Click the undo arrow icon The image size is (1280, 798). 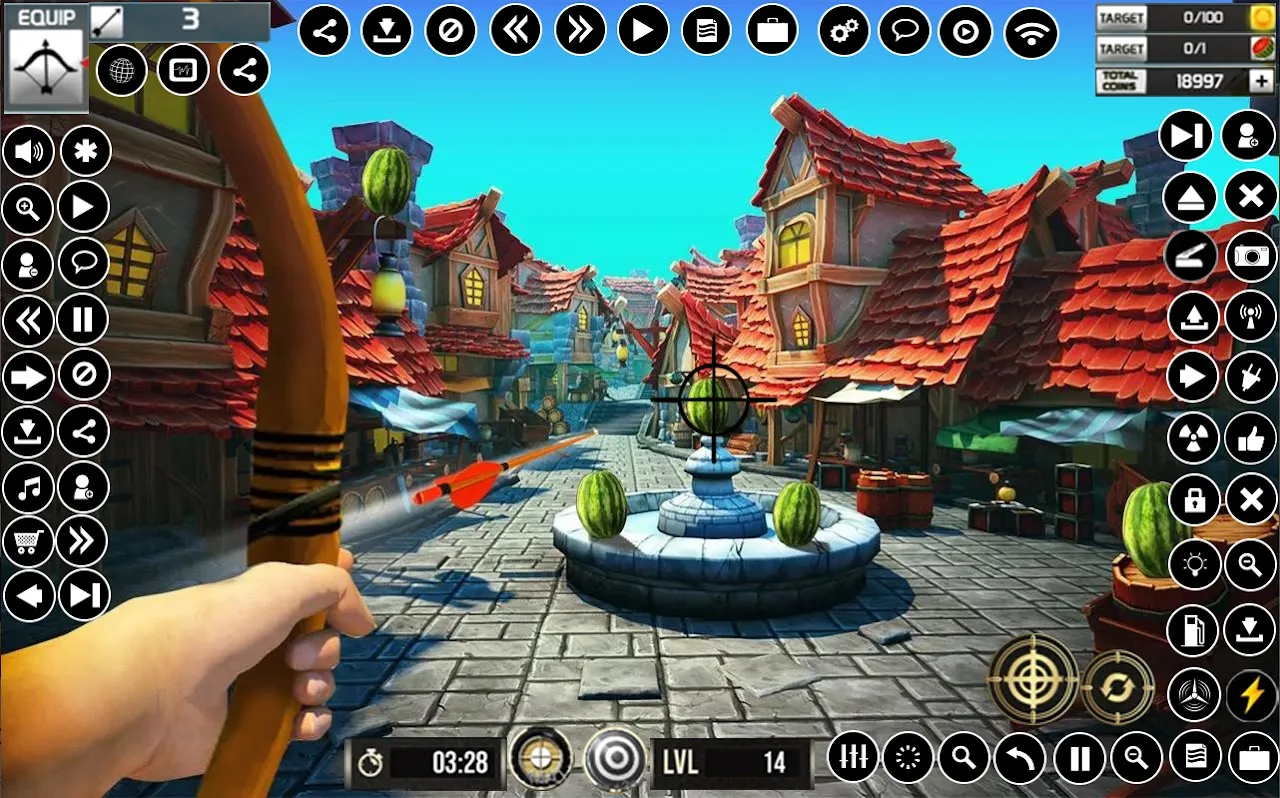(1020, 759)
